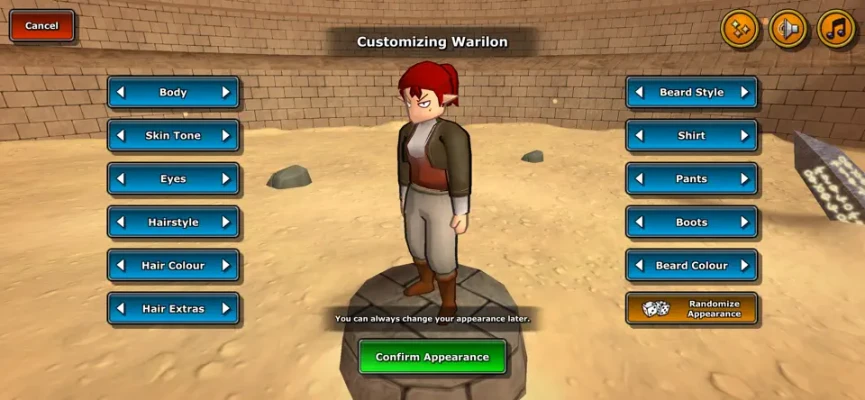The width and height of the screenshot is (865, 400).
Task: Confirm Appearance with the green button
Action: (x=432, y=357)
